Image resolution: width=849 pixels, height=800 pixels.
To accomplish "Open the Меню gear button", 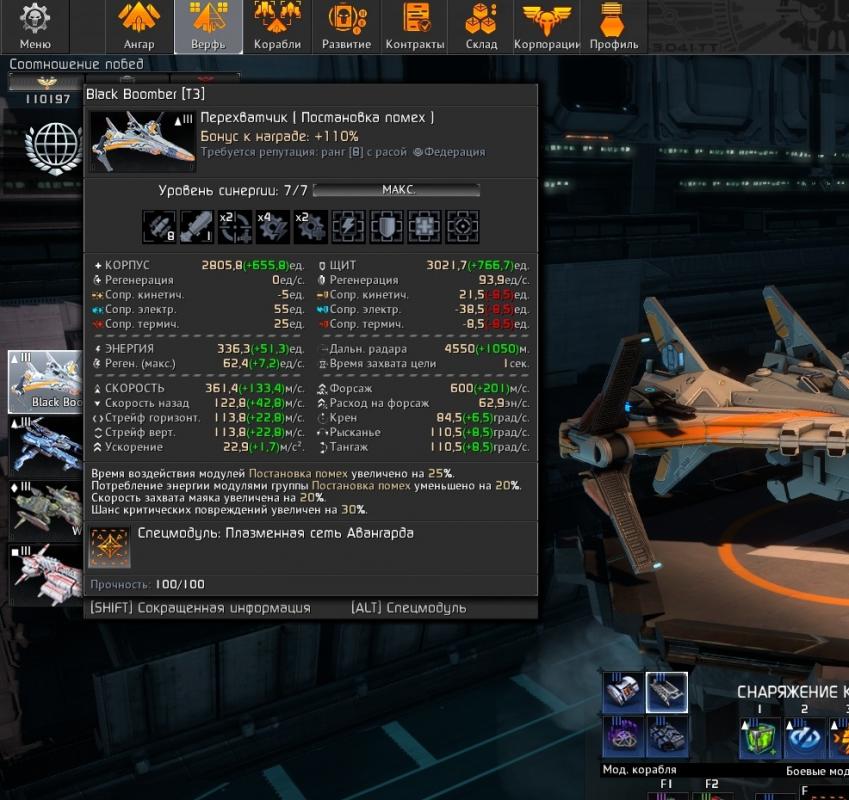I will pyautogui.click(x=35, y=27).
